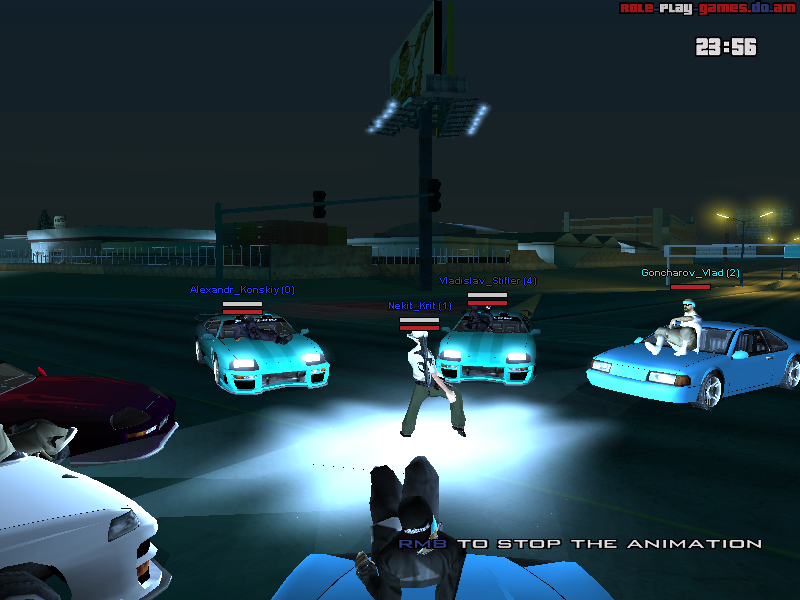Select the Nekit_Krit player name tag
The width and height of the screenshot is (800, 600).
(420, 306)
